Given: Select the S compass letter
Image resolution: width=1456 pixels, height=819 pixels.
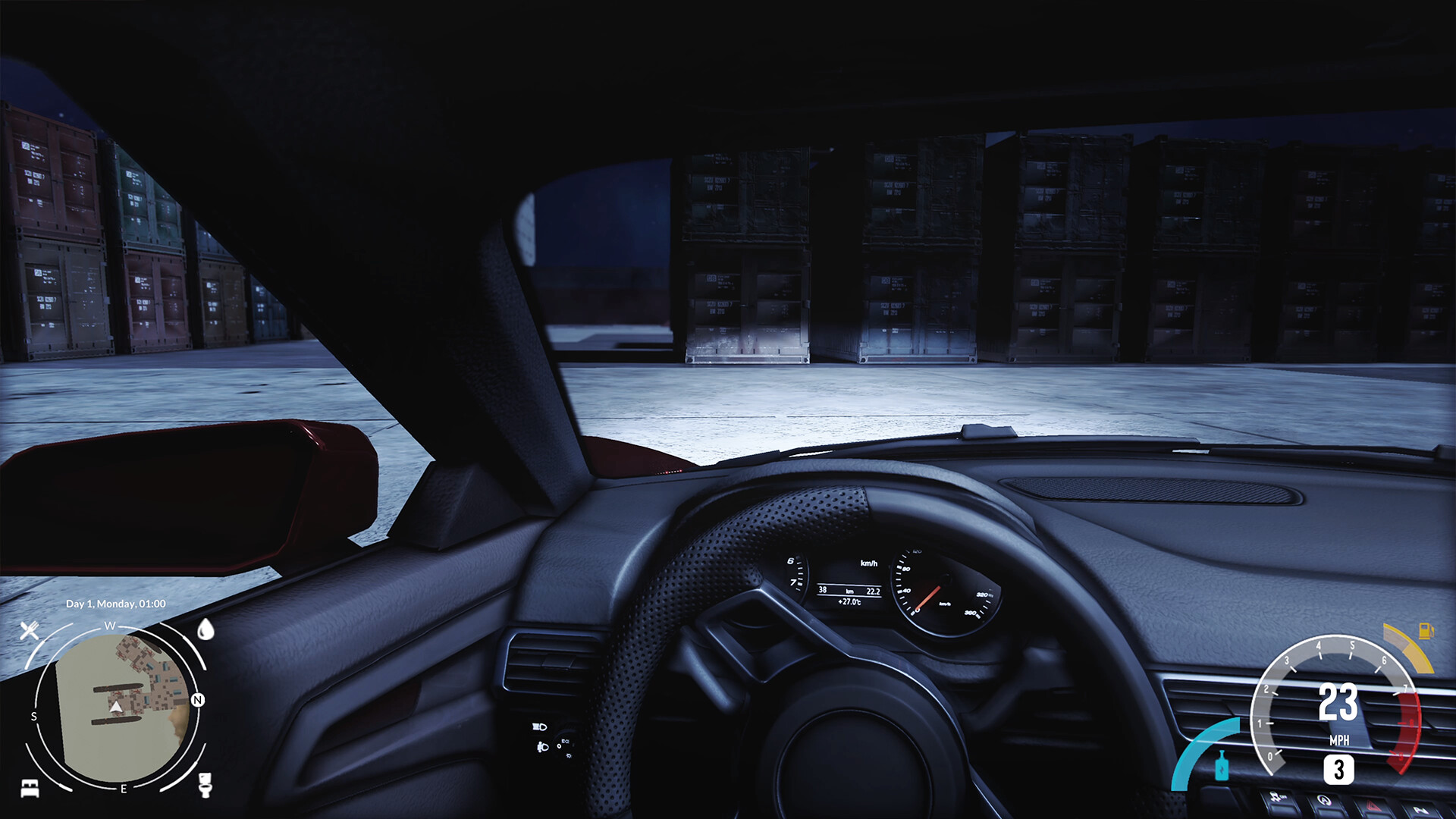Looking at the screenshot, I should pyautogui.click(x=34, y=716).
